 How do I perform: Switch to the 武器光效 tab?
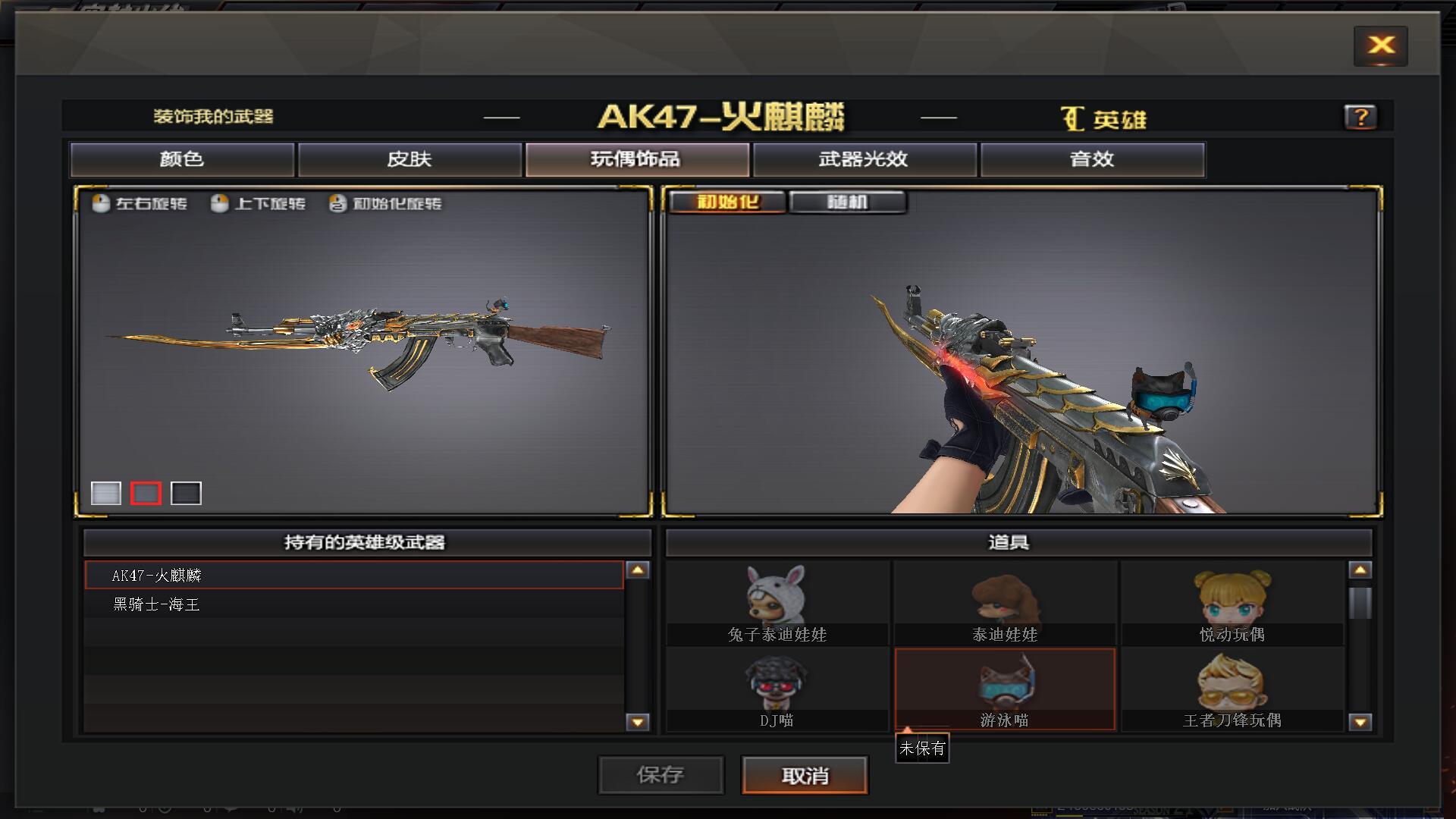point(863,159)
